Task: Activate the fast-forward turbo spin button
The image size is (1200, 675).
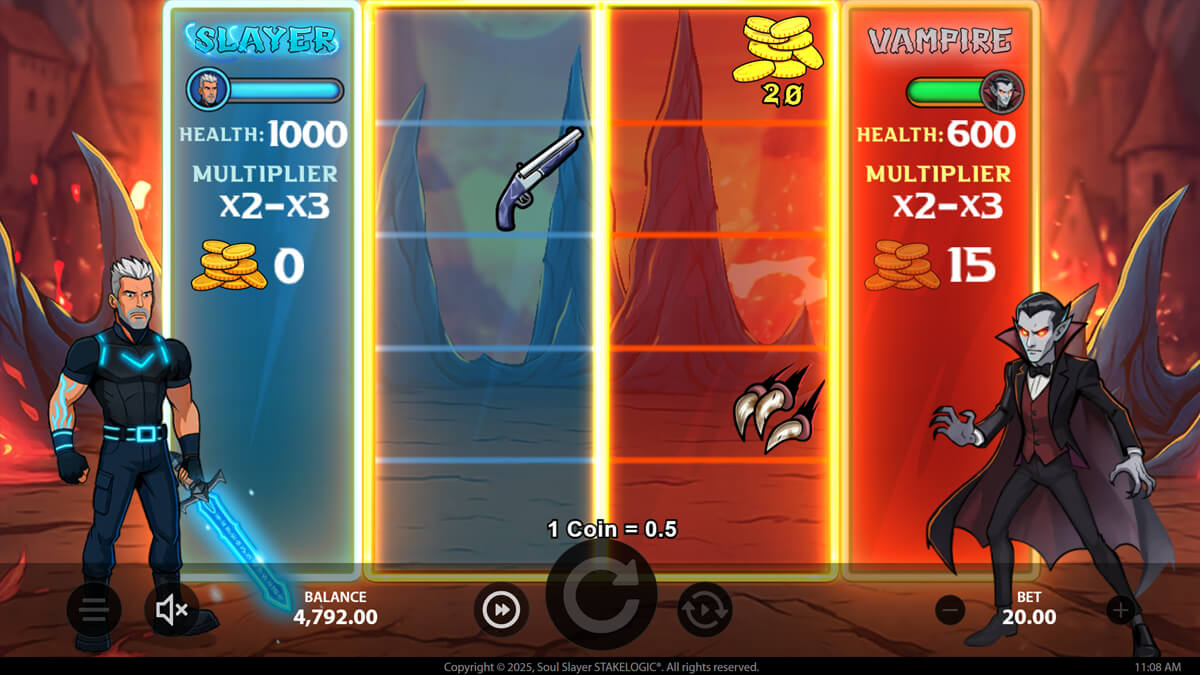Action: point(501,609)
